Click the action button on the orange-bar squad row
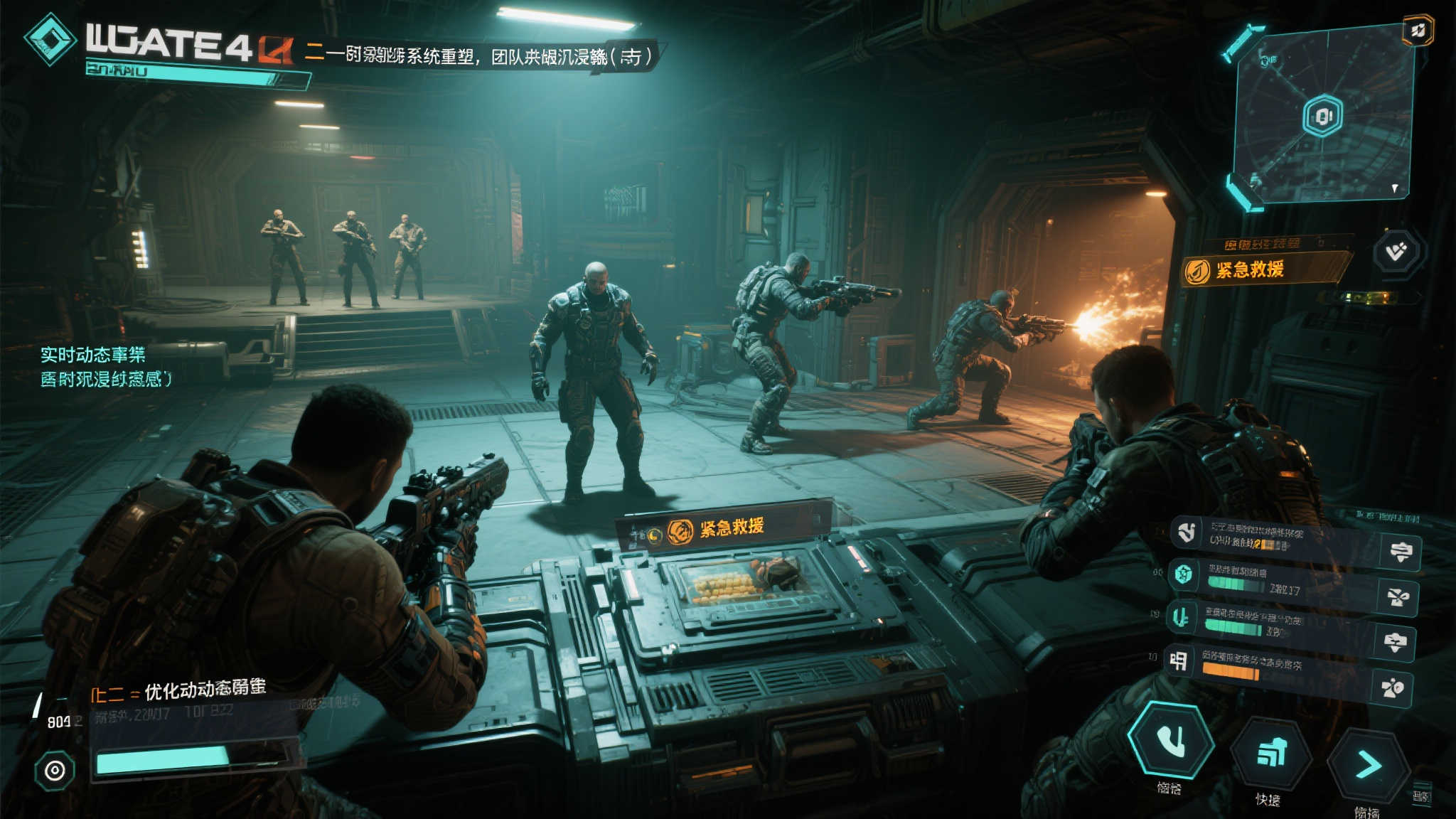1456x819 pixels. pyautogui.click(x=1392, y=687)
